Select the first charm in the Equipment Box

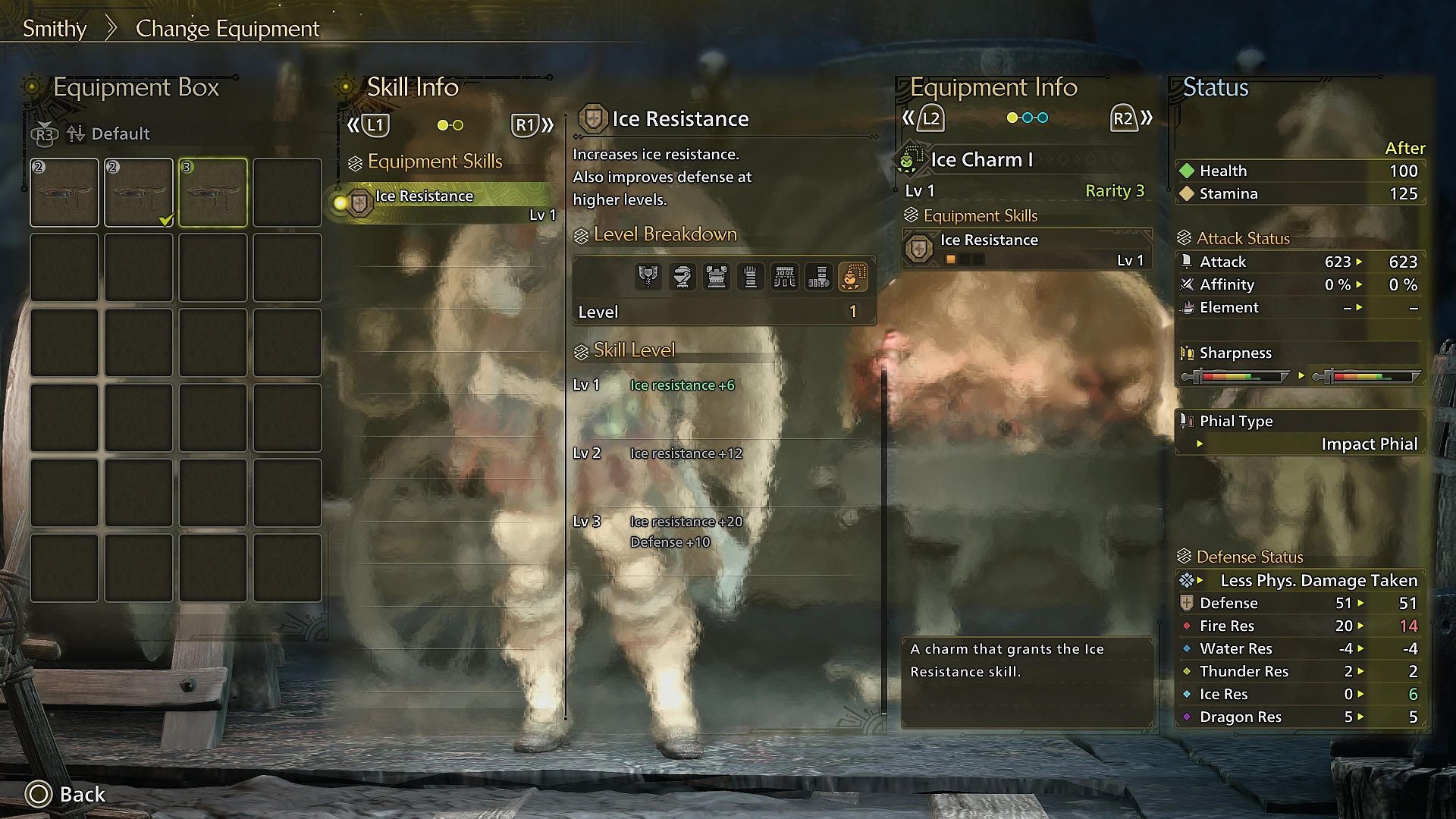coord(64,192)
